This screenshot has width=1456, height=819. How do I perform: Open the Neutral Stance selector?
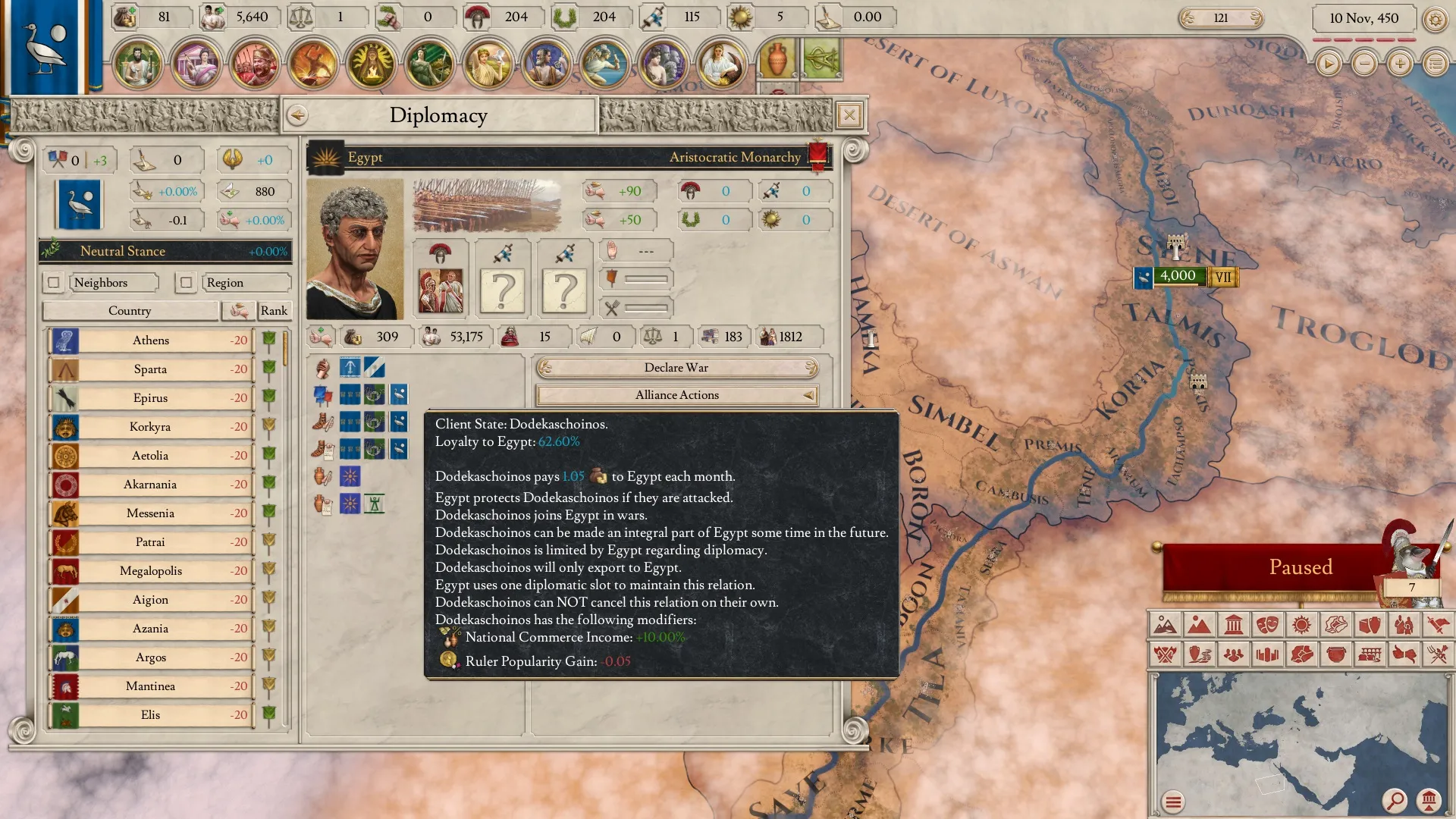point(165,251)
